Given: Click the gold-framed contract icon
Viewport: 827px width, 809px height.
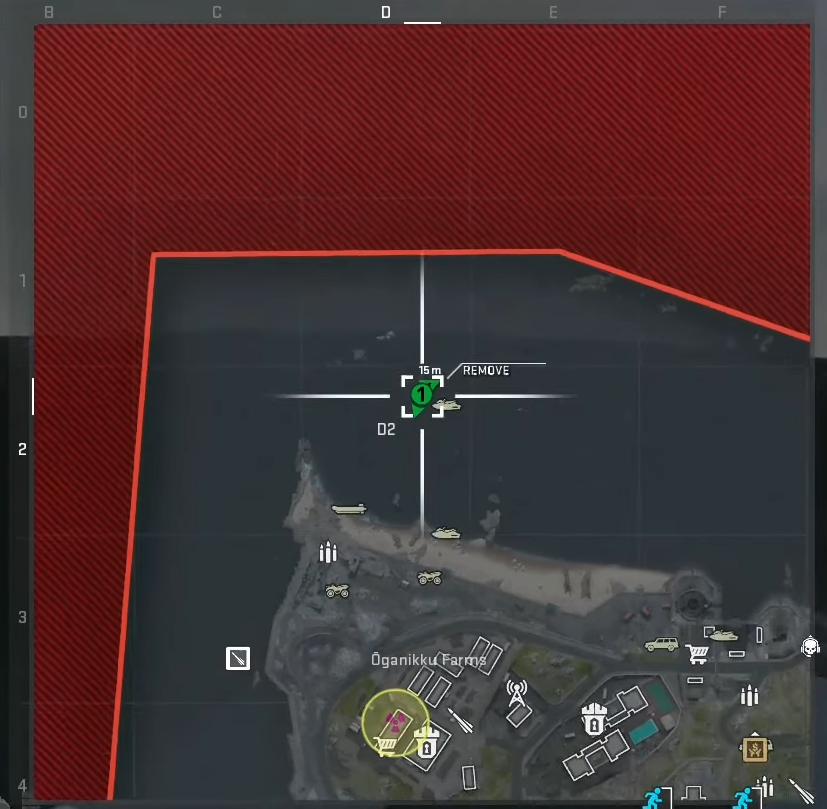Looking at the screenshot, I should [x=753, y=746].
